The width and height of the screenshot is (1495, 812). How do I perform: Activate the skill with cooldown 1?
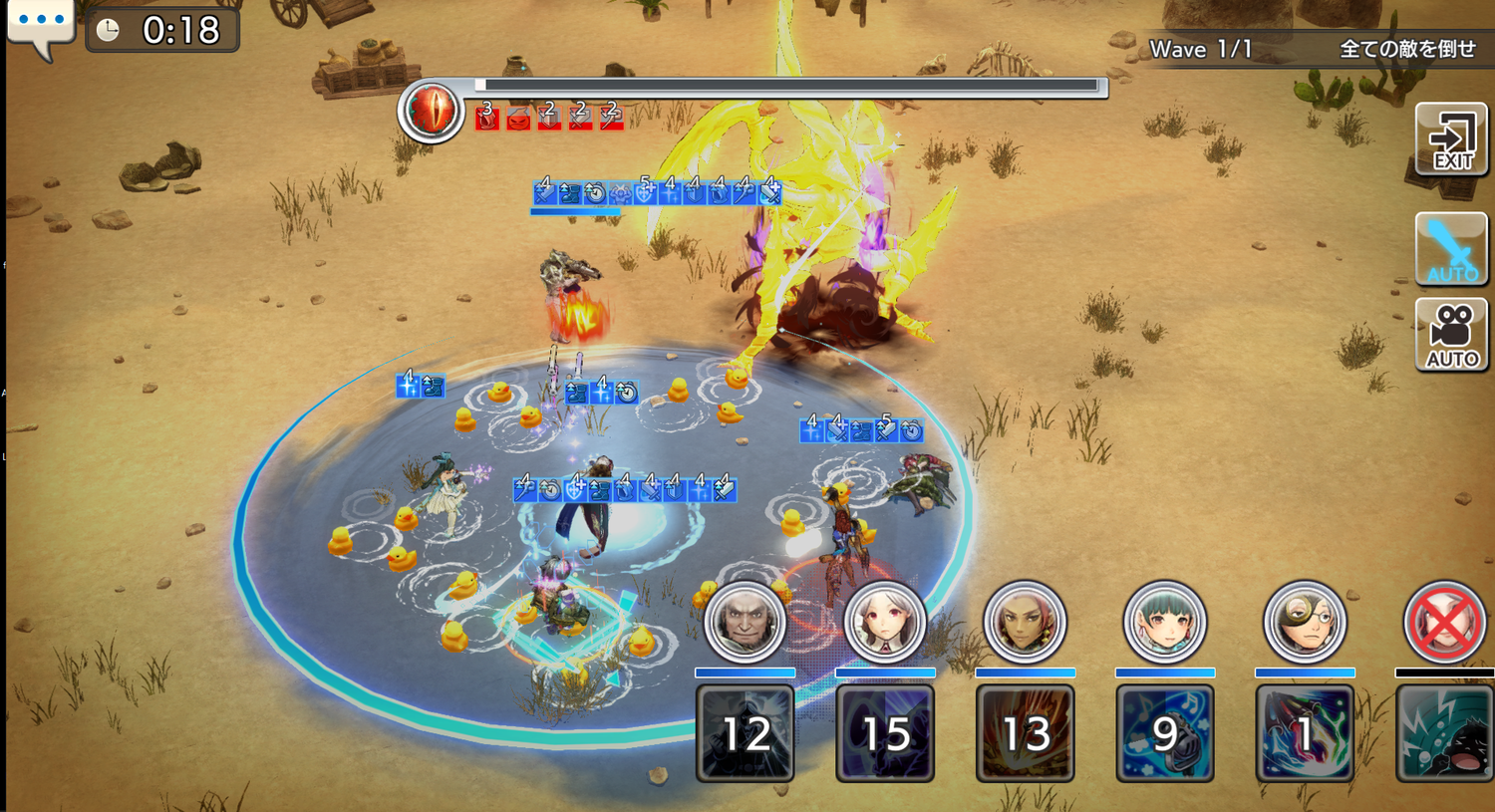[1305, 733]
